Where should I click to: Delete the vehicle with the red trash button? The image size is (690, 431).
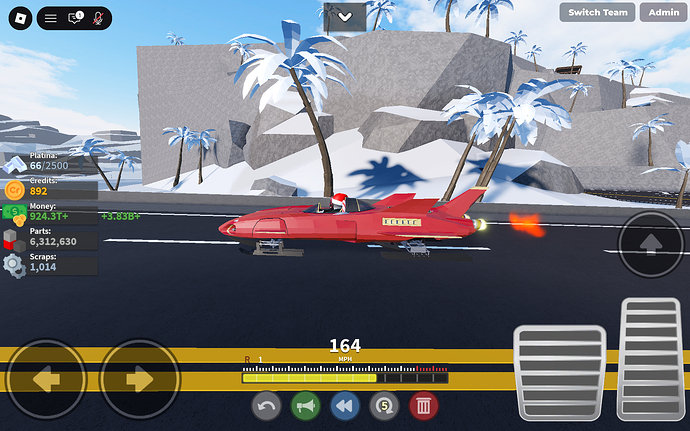(x=423, y=406)
